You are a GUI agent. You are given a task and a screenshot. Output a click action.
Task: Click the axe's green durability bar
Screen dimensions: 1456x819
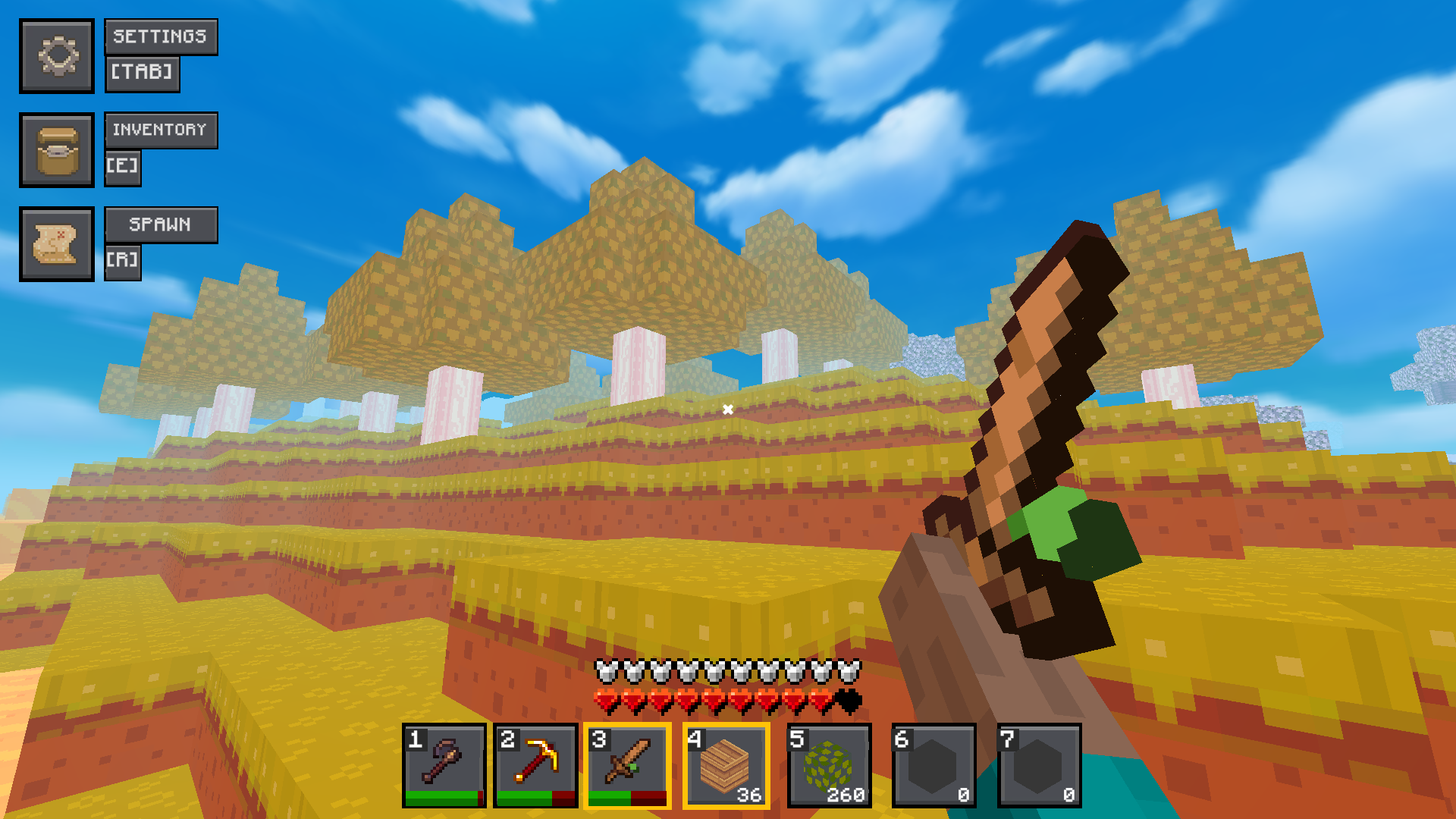442,798
